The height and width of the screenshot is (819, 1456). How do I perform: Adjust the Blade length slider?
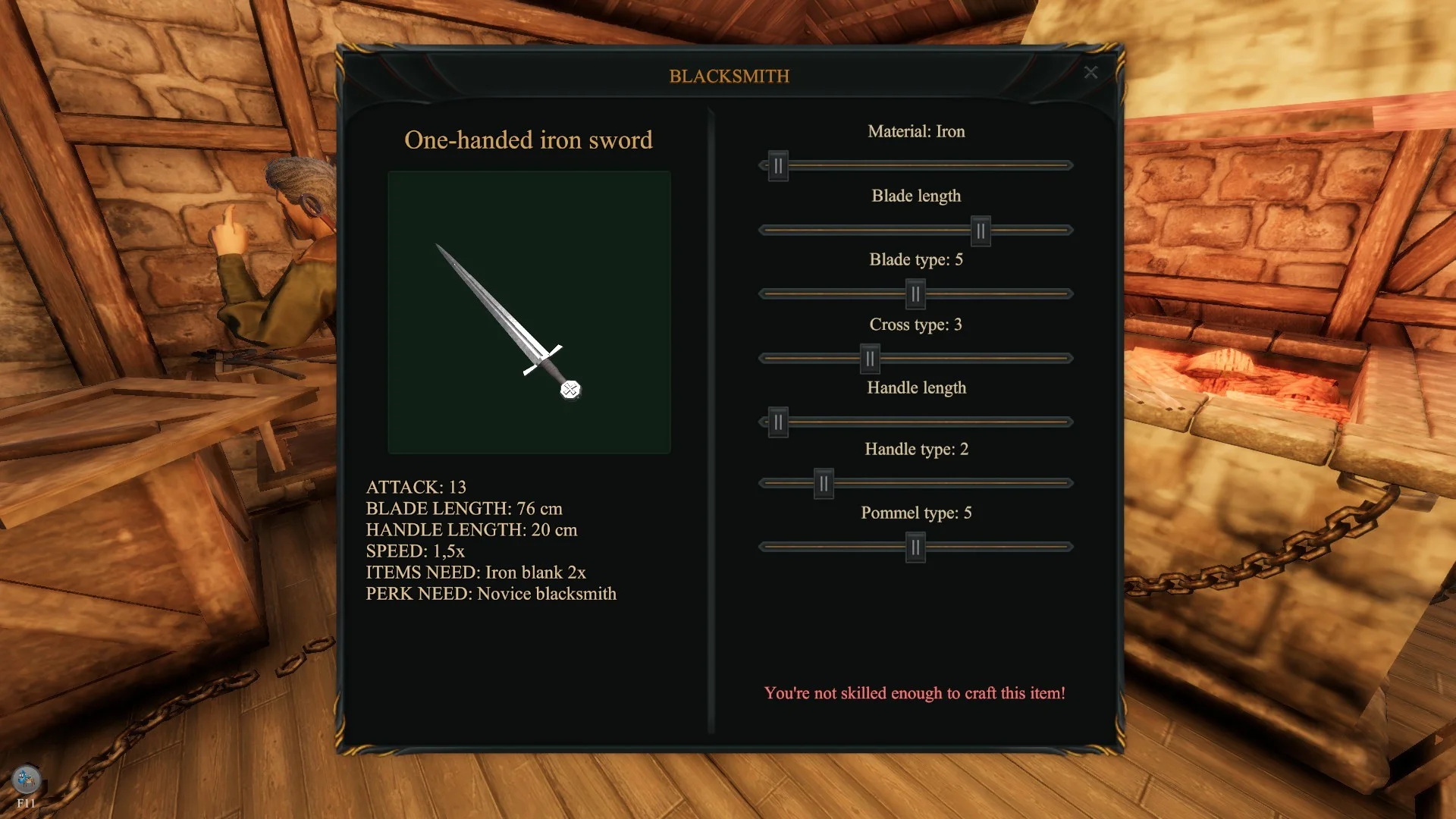click(981, 231)
